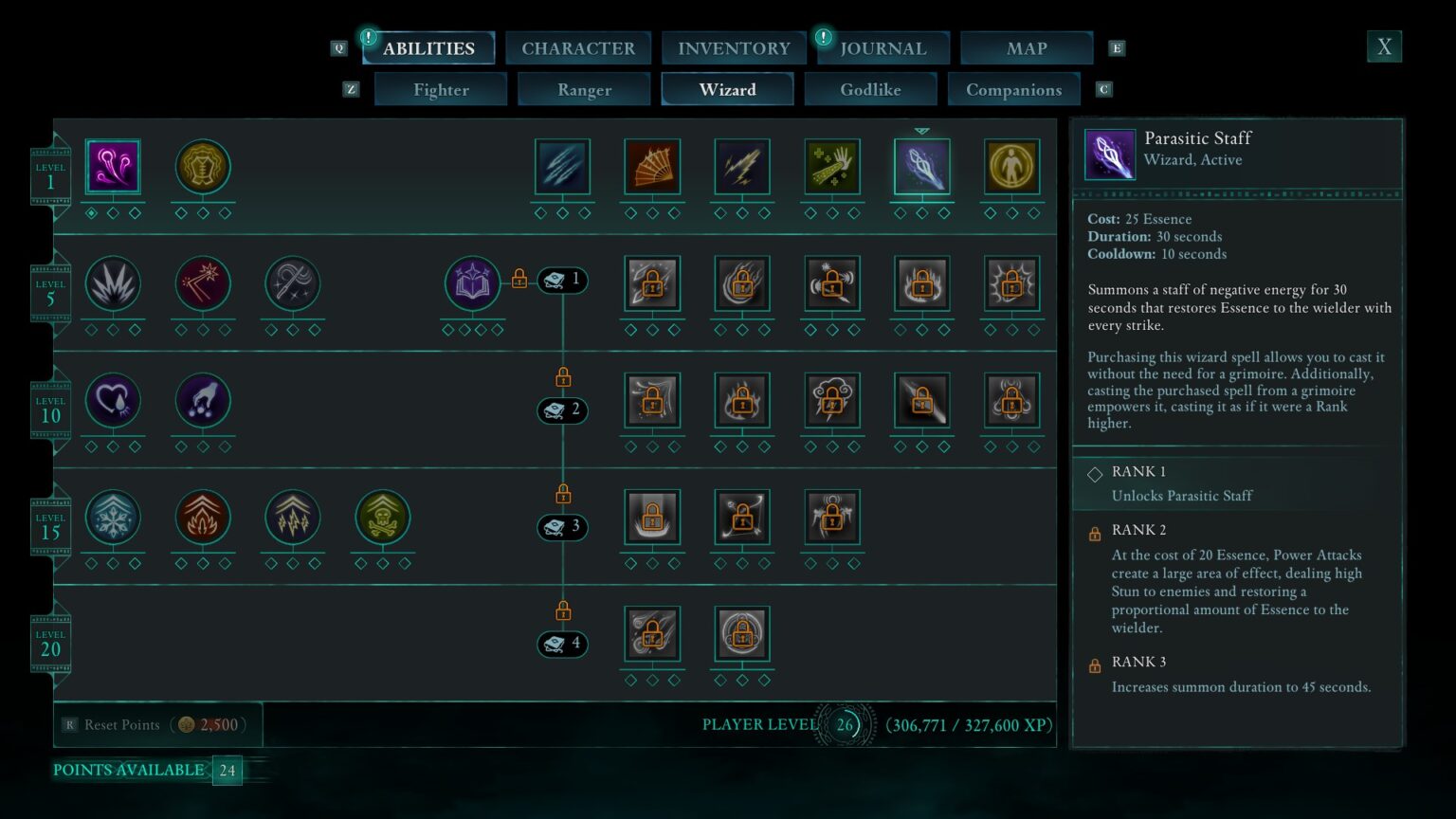Switch to the Godlike tab

(x=871, y=89)
